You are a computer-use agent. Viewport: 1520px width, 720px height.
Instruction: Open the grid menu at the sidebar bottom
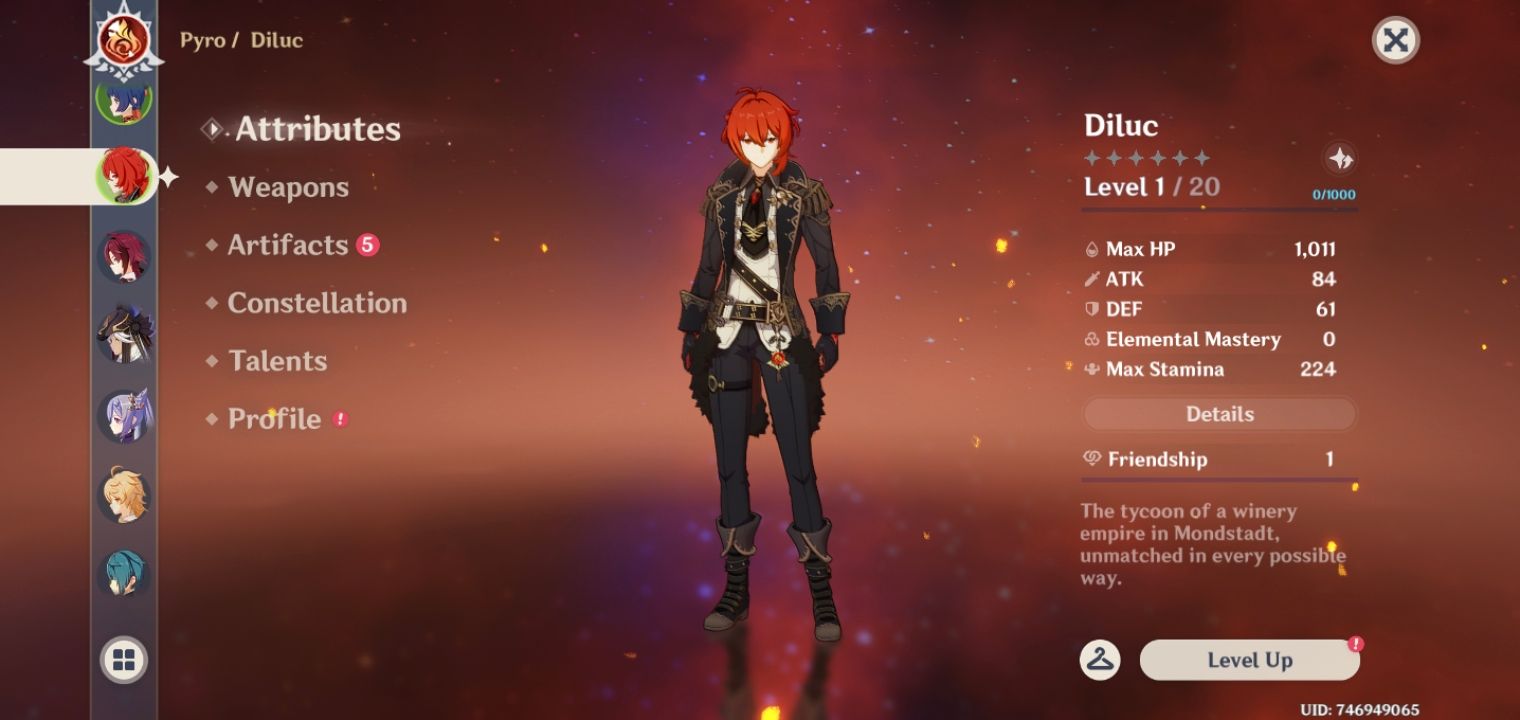122,660
